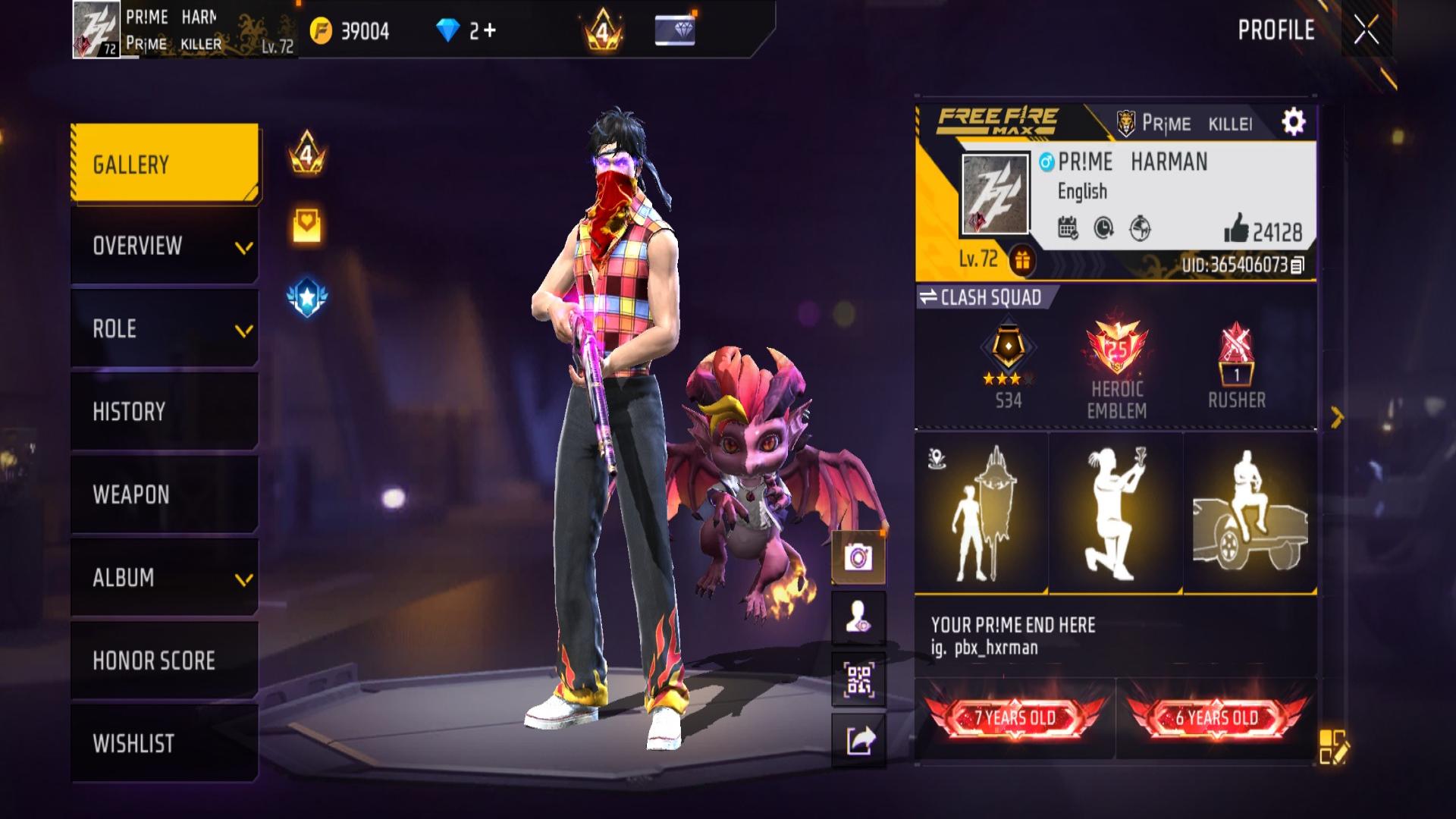Viewport: 1456px width, 819px height.
Task: Select the kneeling proposal emote
Action: click(x=1115, y=513)
